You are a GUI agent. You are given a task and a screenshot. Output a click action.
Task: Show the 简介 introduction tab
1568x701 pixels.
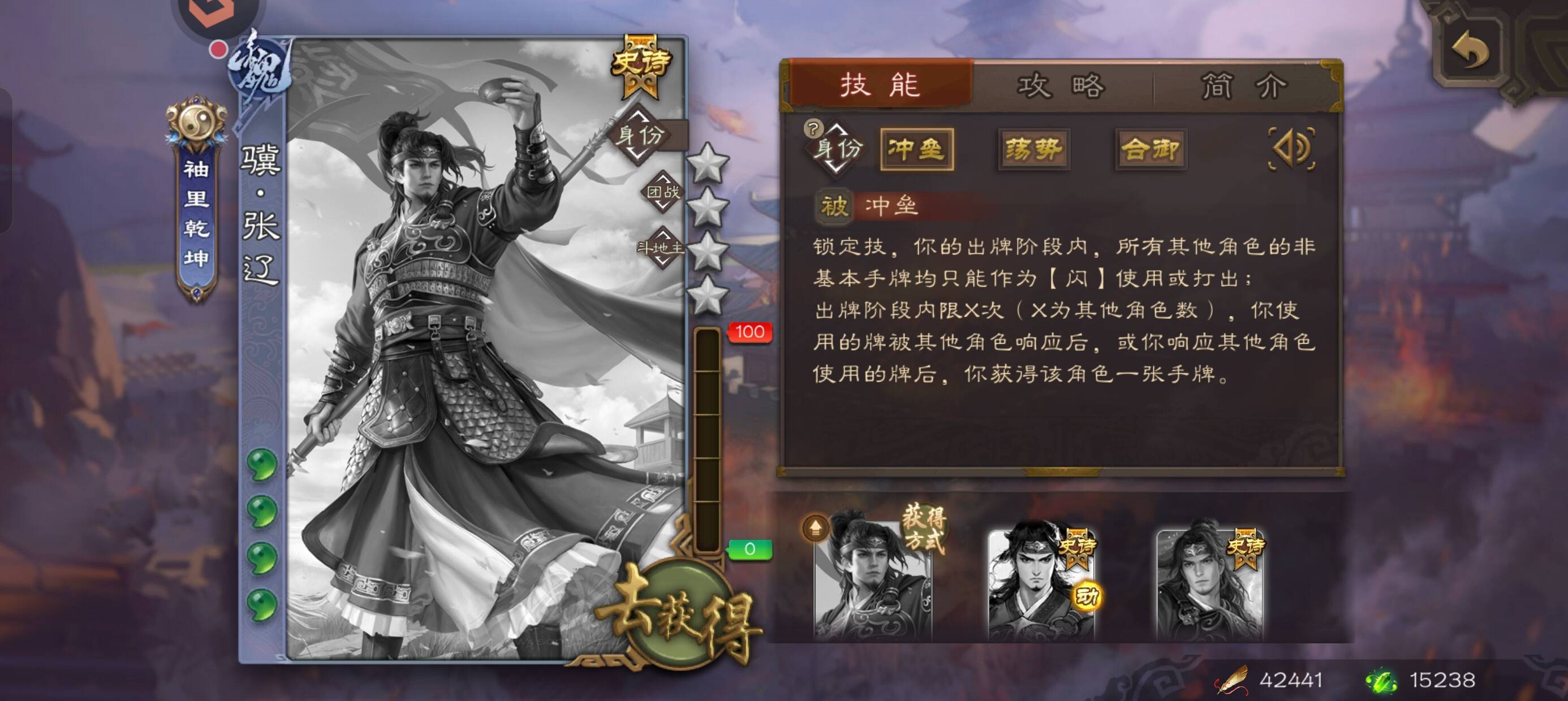click(x=1243, y=85)
